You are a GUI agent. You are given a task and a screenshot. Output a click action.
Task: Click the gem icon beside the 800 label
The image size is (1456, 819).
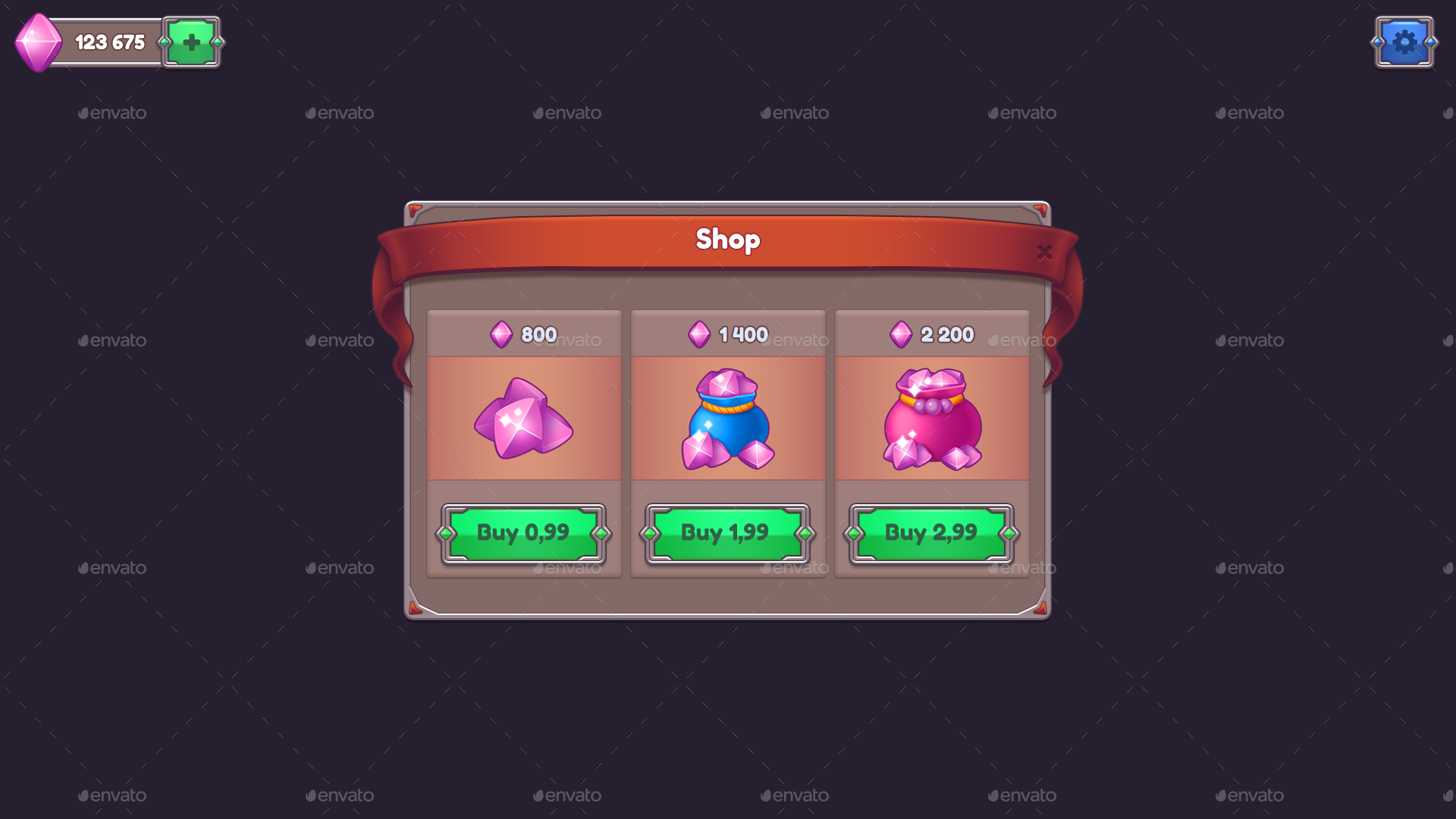[x=501, y=334]
